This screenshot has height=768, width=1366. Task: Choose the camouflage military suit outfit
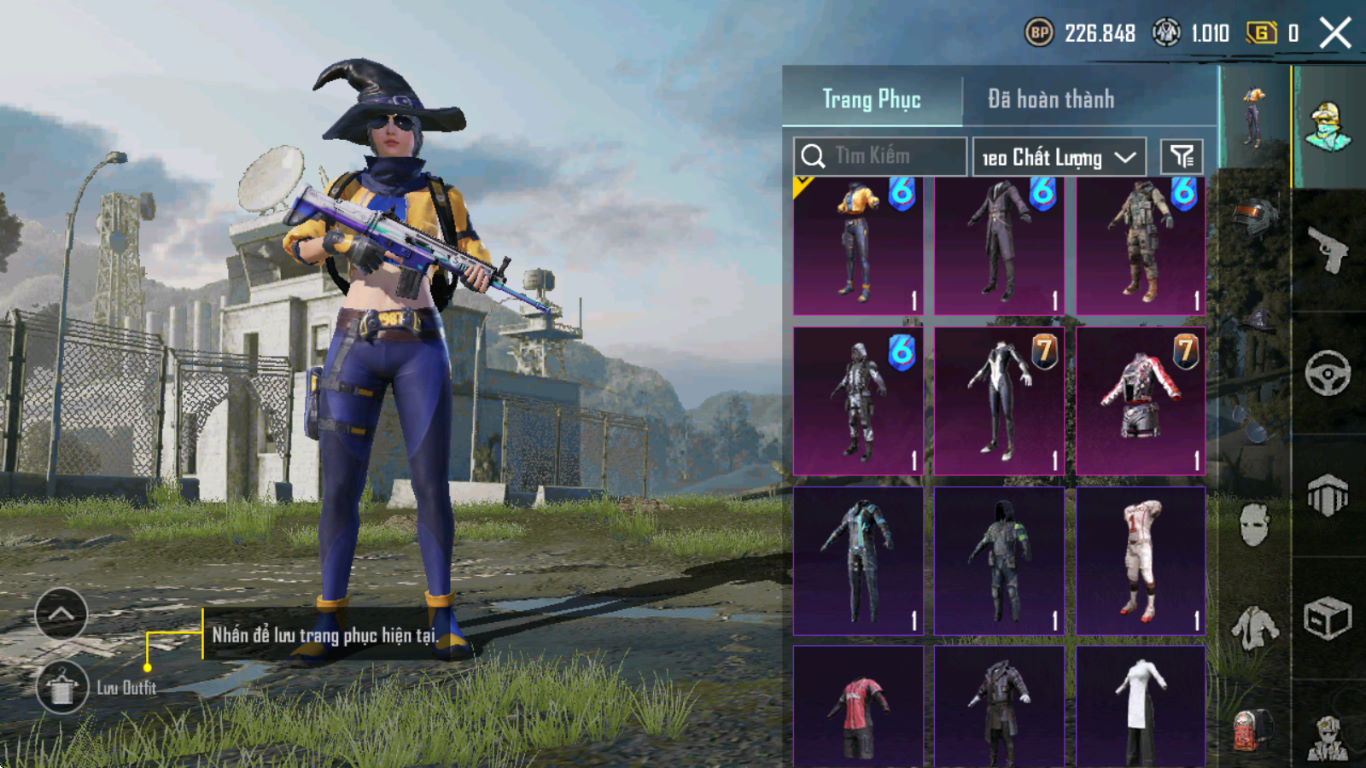(1140, 246)
